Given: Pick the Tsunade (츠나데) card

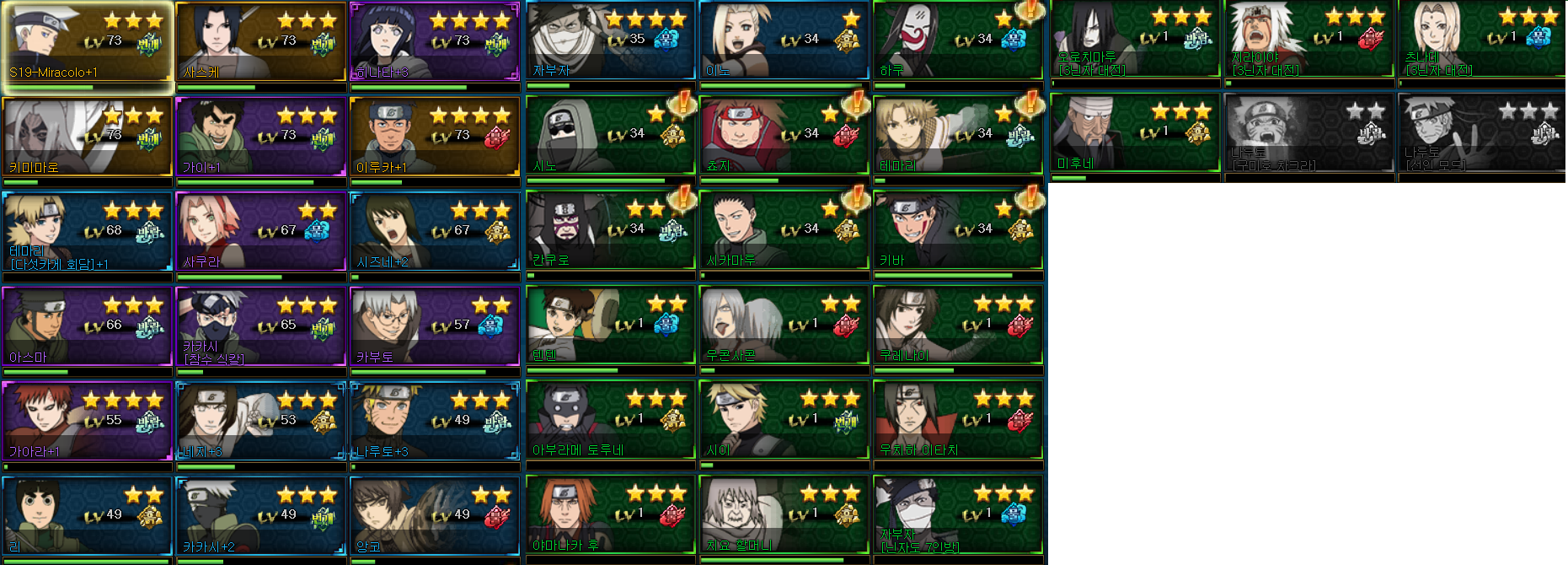Looking at the screenshot, I should click(1482, 39).
